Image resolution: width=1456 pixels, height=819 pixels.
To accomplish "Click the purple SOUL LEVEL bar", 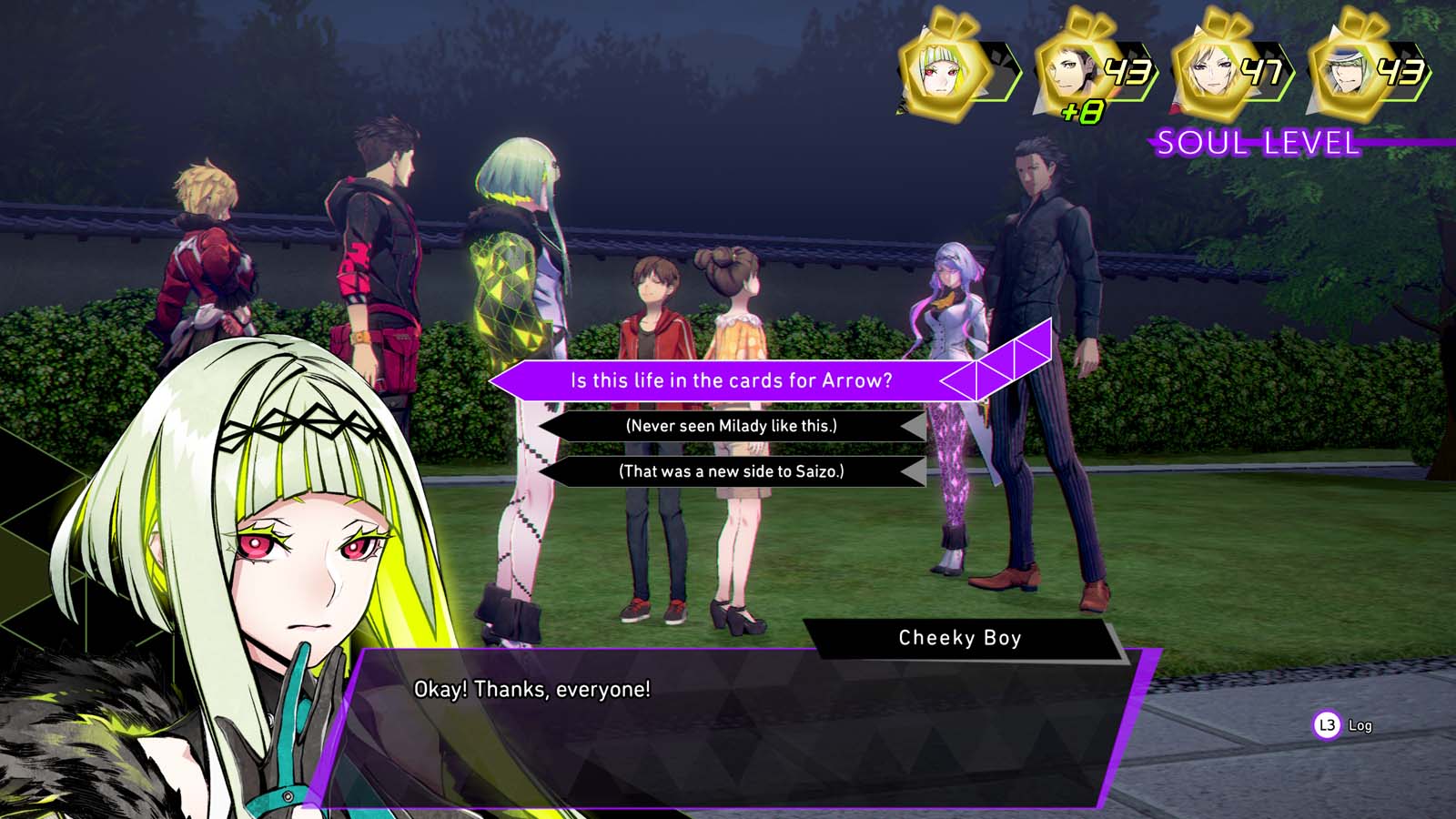I will pos(1256,143).
